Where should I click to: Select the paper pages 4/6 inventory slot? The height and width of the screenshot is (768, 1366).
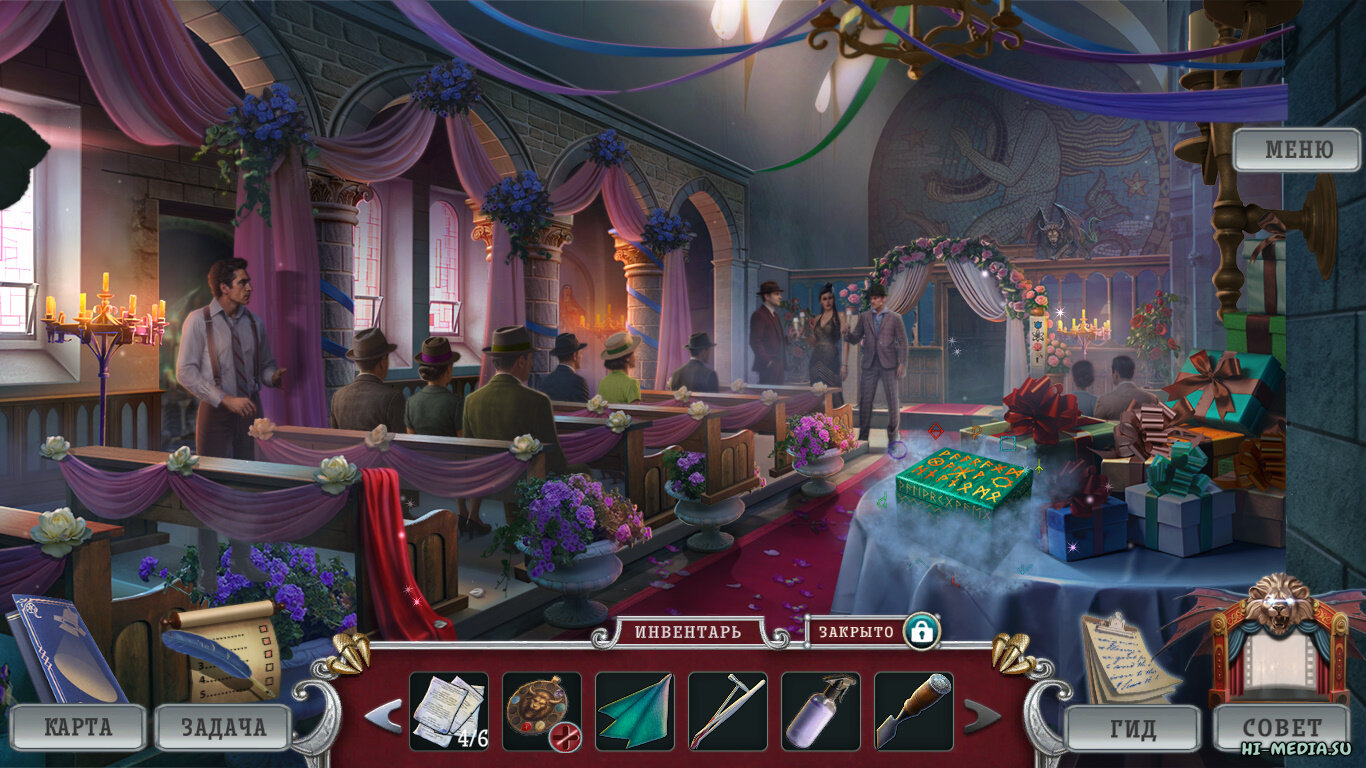449,711
